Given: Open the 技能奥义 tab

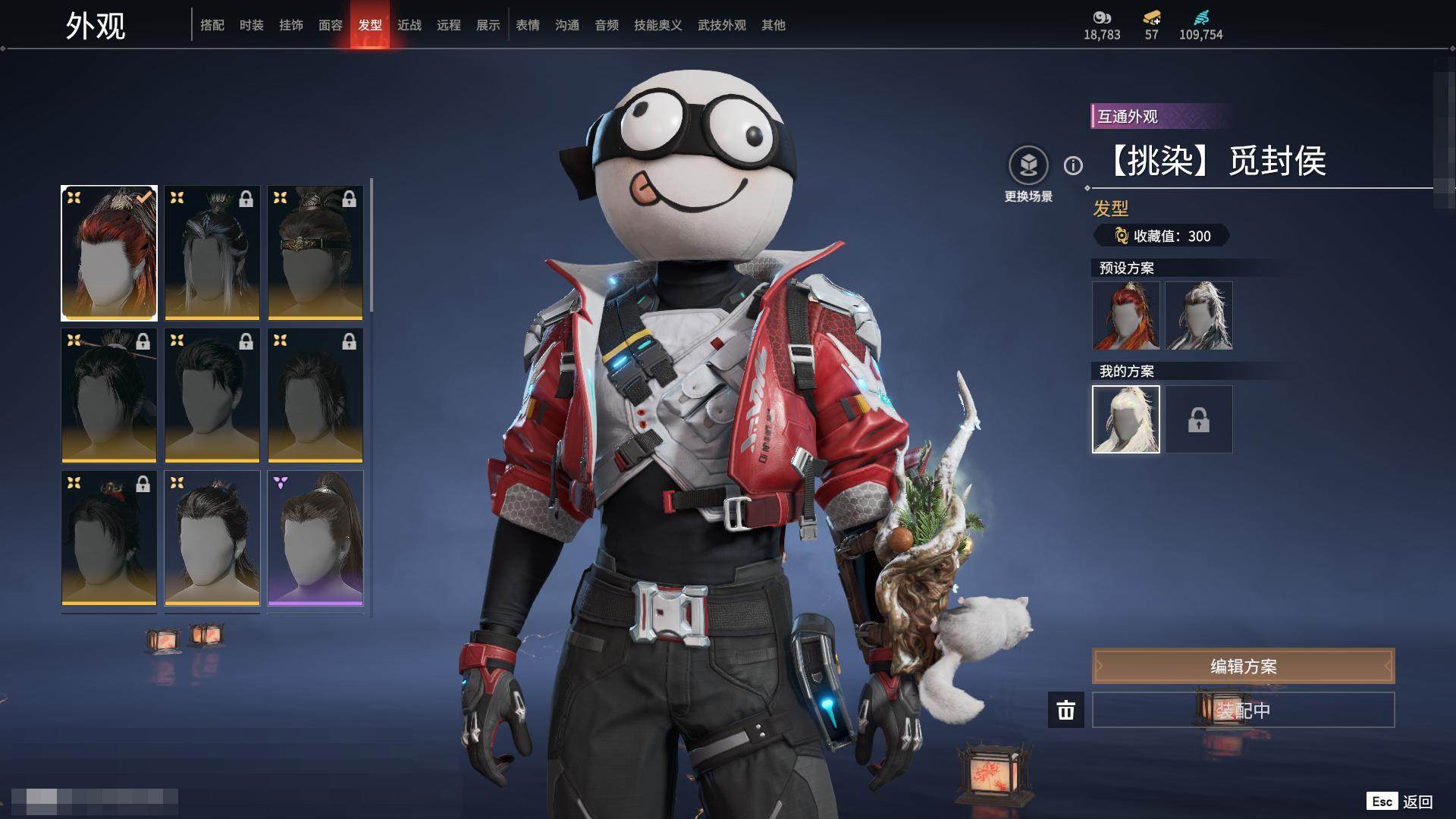Looking at the screenshot, I should (x=658, y=25).
